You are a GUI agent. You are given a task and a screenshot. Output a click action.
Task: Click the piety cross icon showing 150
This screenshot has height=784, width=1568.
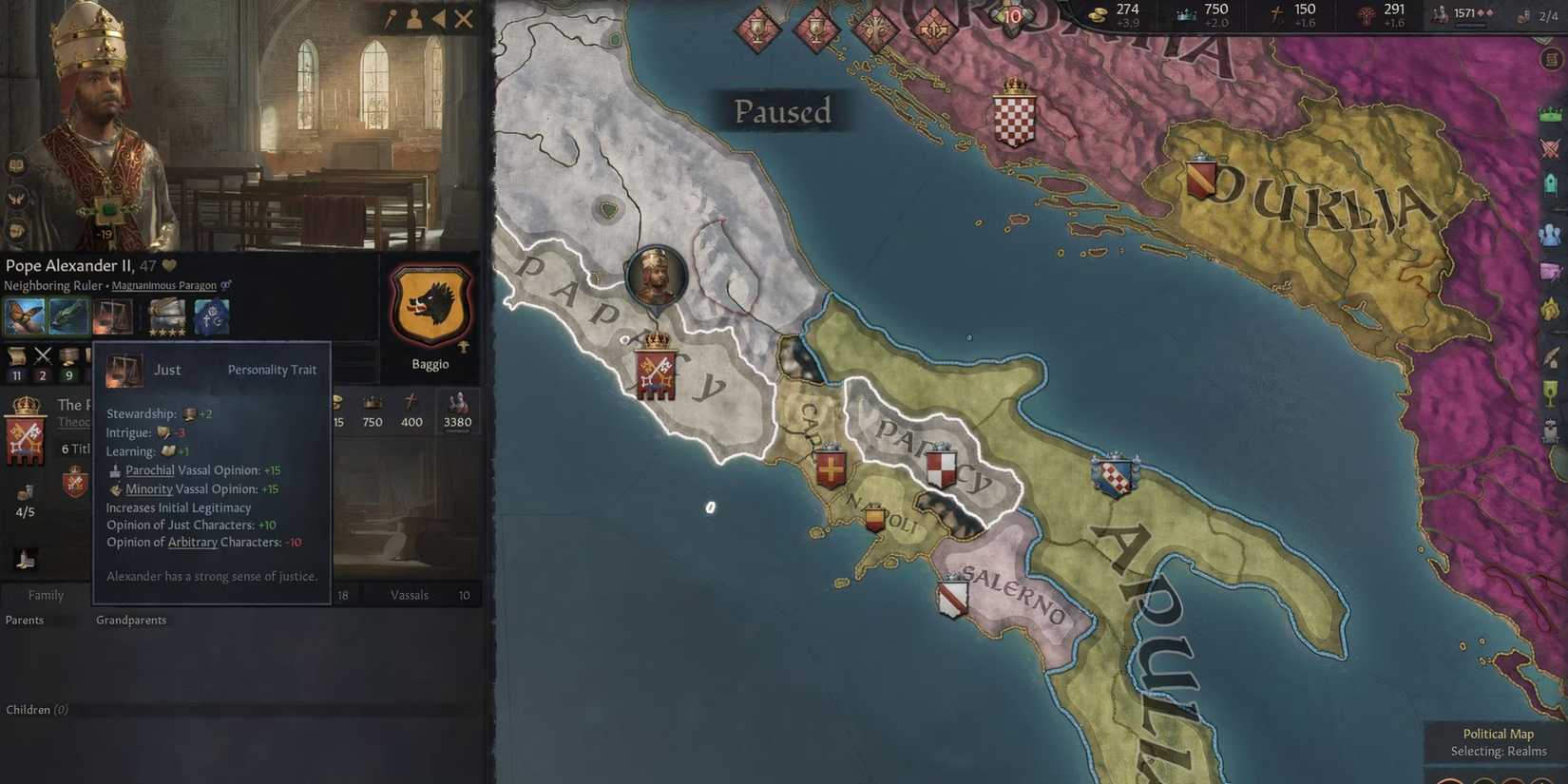(1275, 10)
